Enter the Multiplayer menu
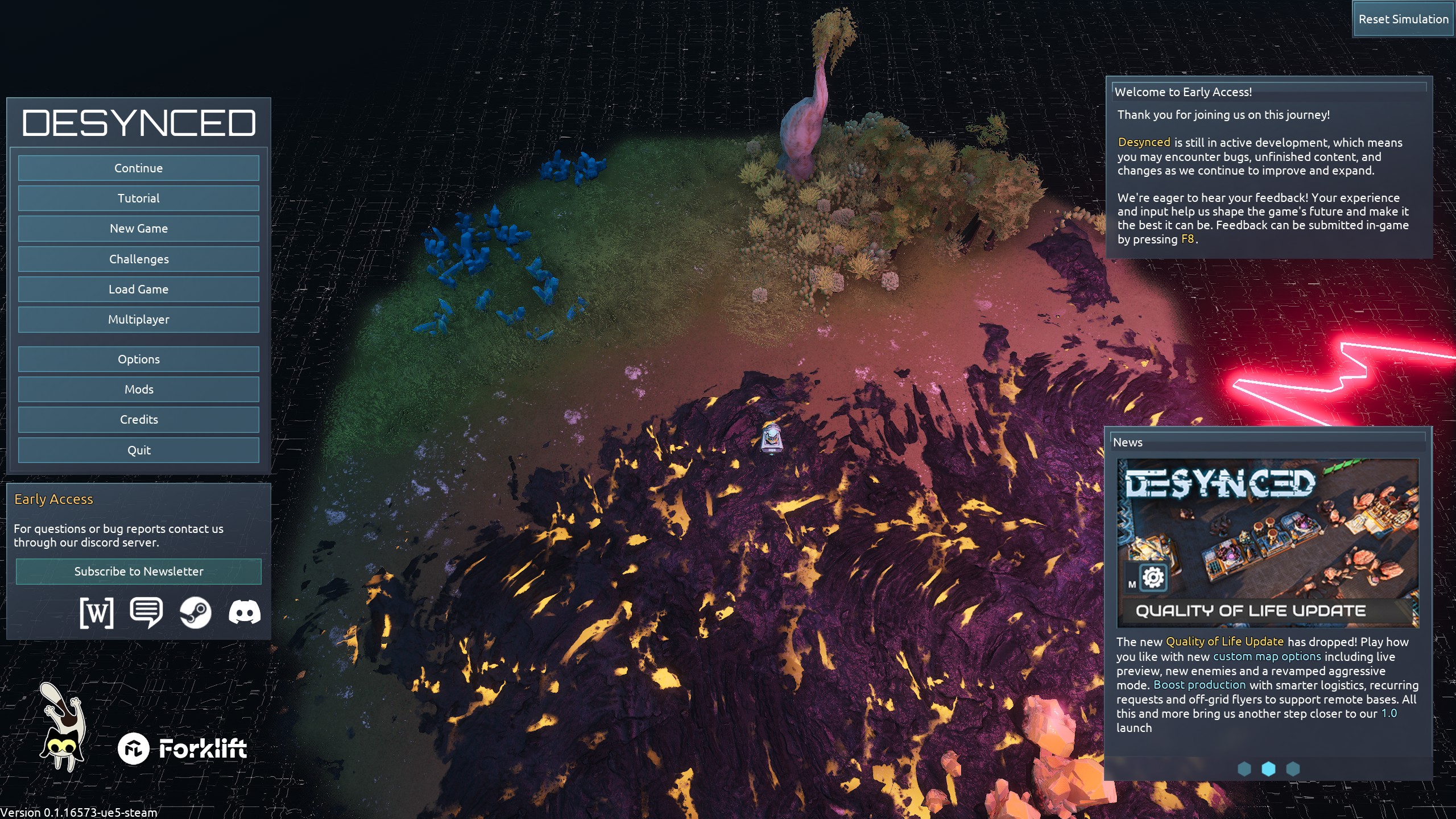 coord(138,320)
